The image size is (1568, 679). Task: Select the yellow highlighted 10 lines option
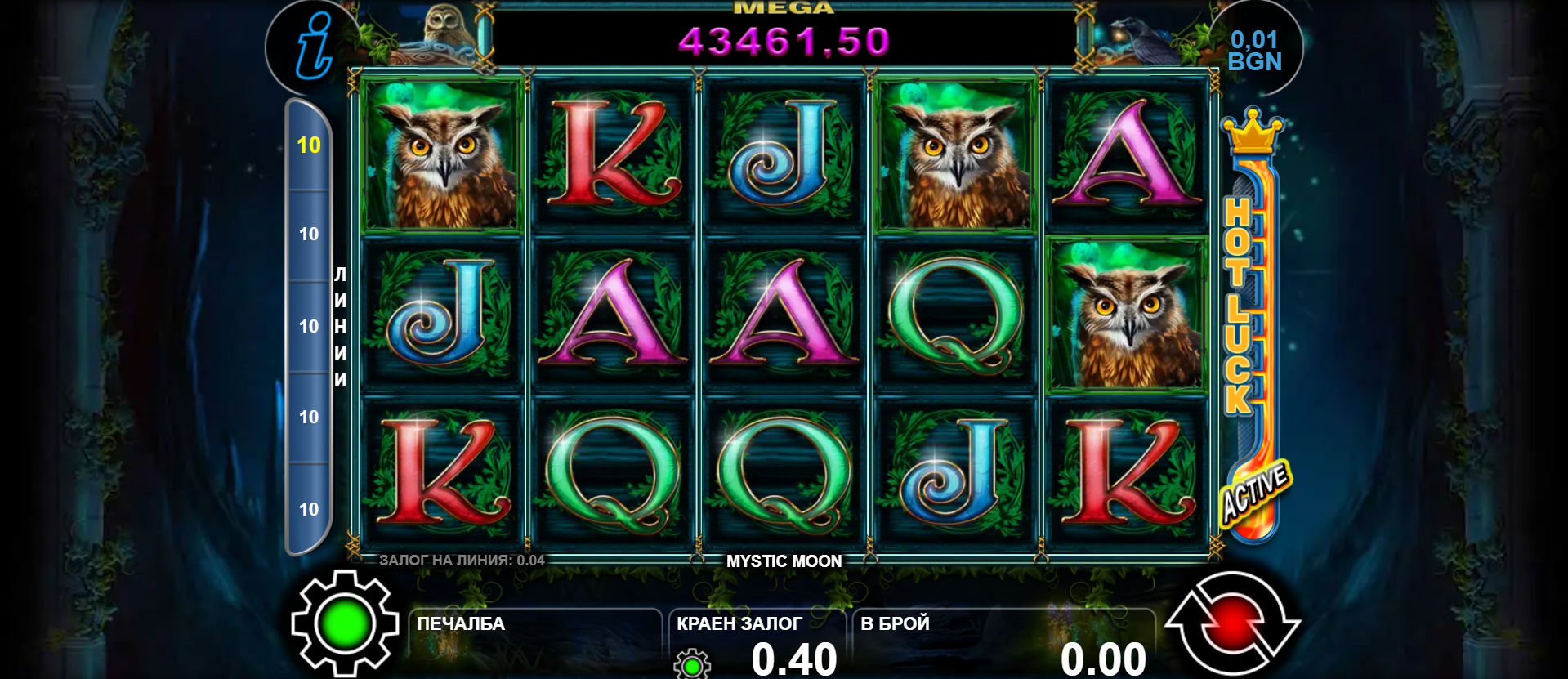coord(309,145)
